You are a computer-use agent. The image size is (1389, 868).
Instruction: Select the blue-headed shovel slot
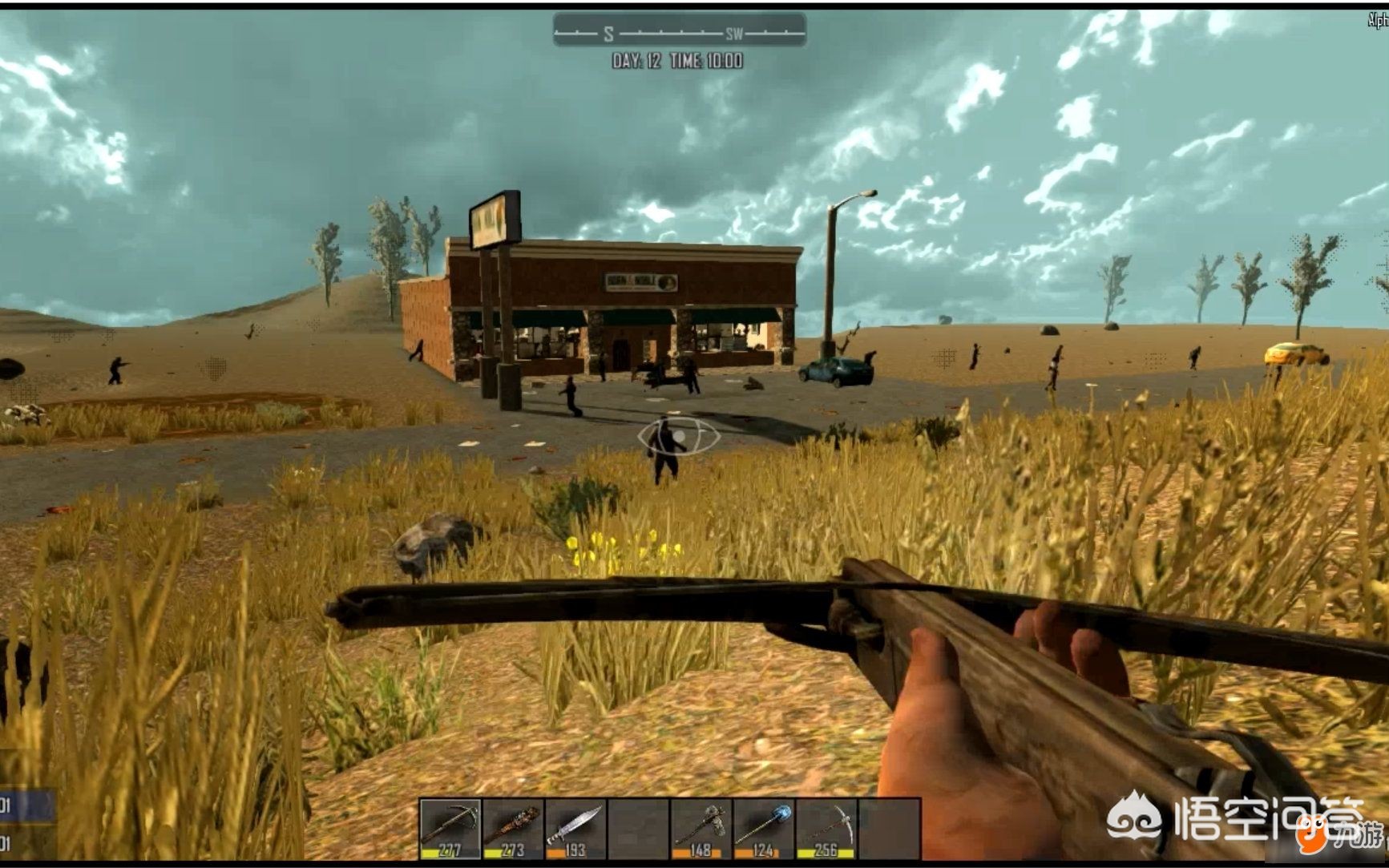(763, 828)
